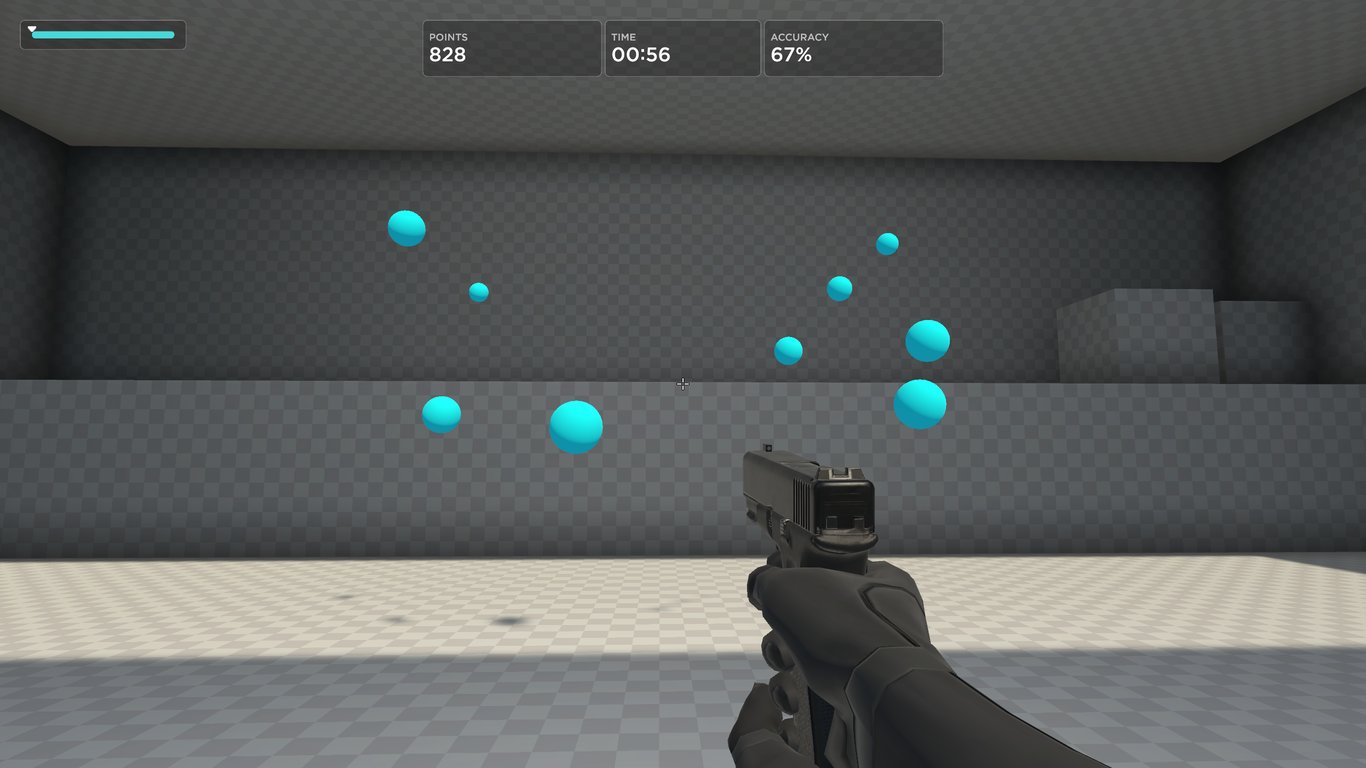Viewport: 1366px width, 768px height.
Task: Shoot the upper large sphere on the right
Action: coord(928,338)
